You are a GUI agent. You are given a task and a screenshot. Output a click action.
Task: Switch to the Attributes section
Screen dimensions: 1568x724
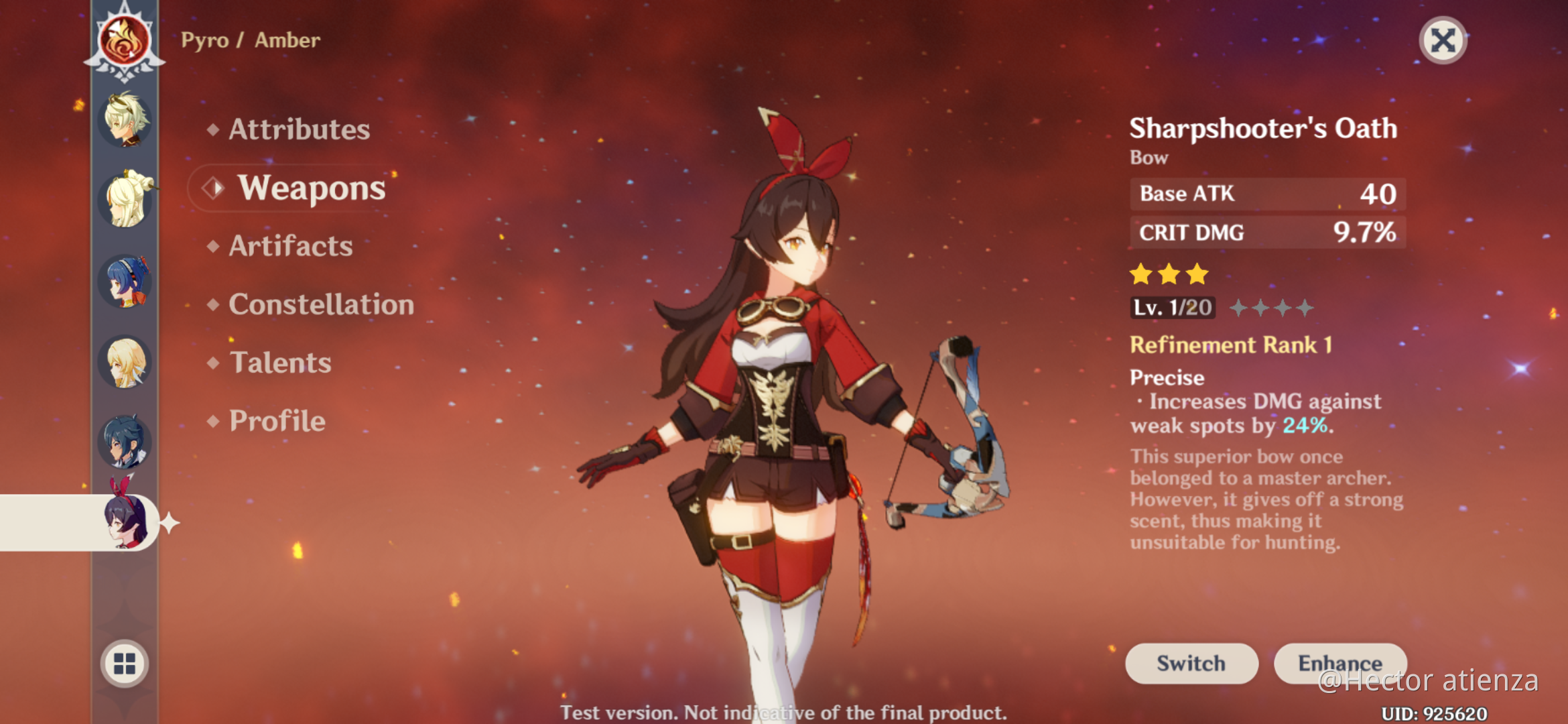(x=299, y=130)
